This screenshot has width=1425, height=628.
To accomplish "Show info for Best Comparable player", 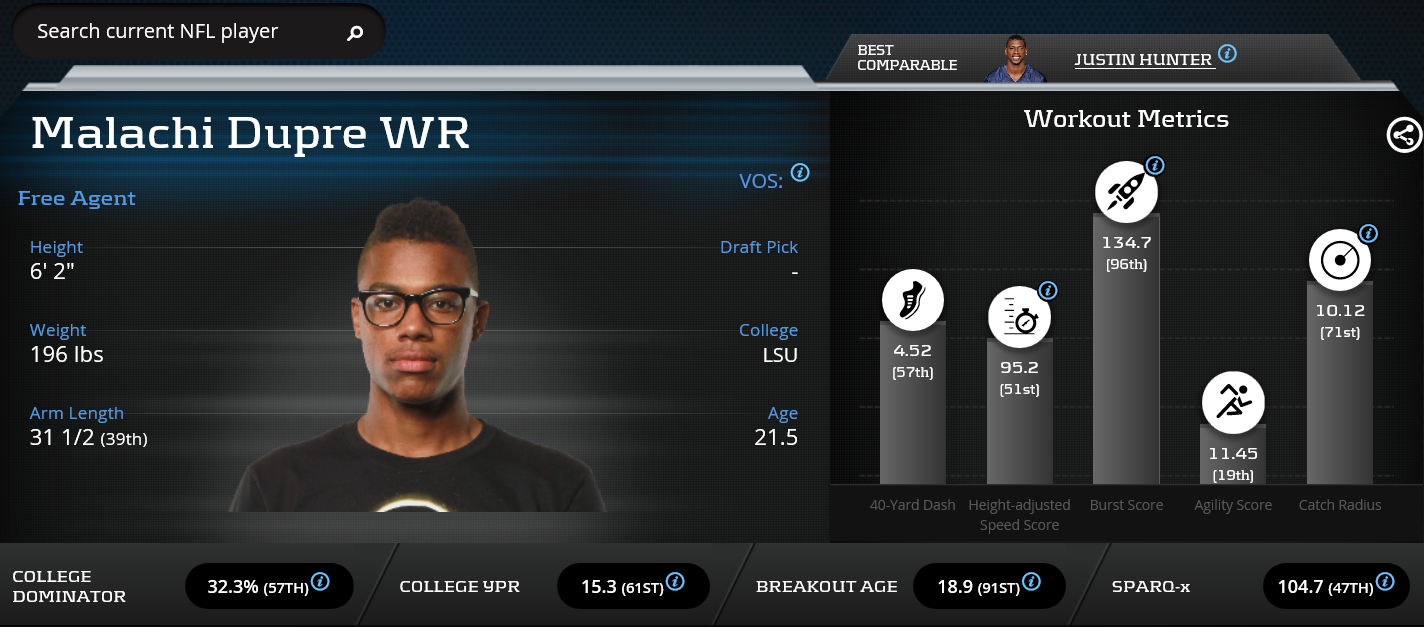I will click(1227, 53).
